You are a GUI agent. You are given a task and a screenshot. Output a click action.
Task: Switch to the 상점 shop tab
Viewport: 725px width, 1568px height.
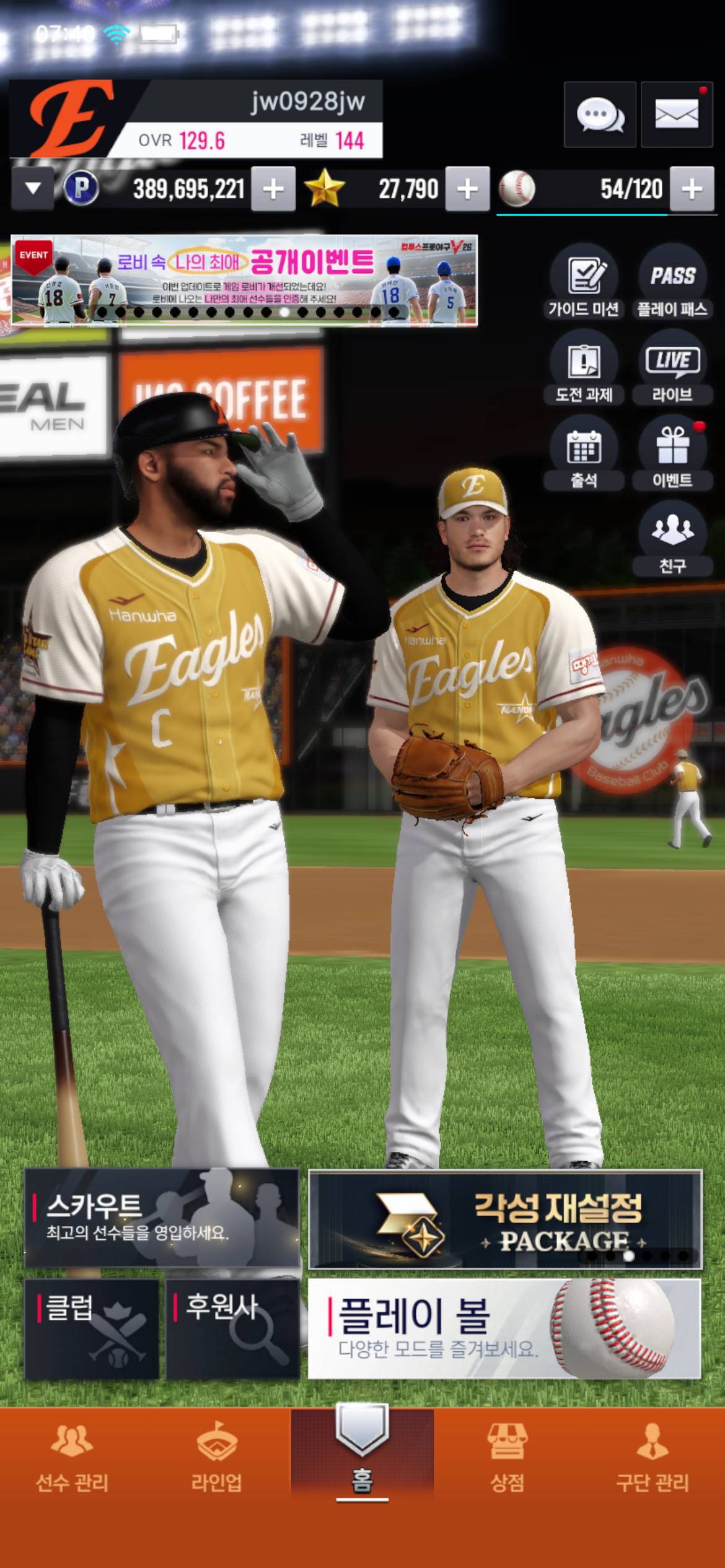(x=507, y=1455)
